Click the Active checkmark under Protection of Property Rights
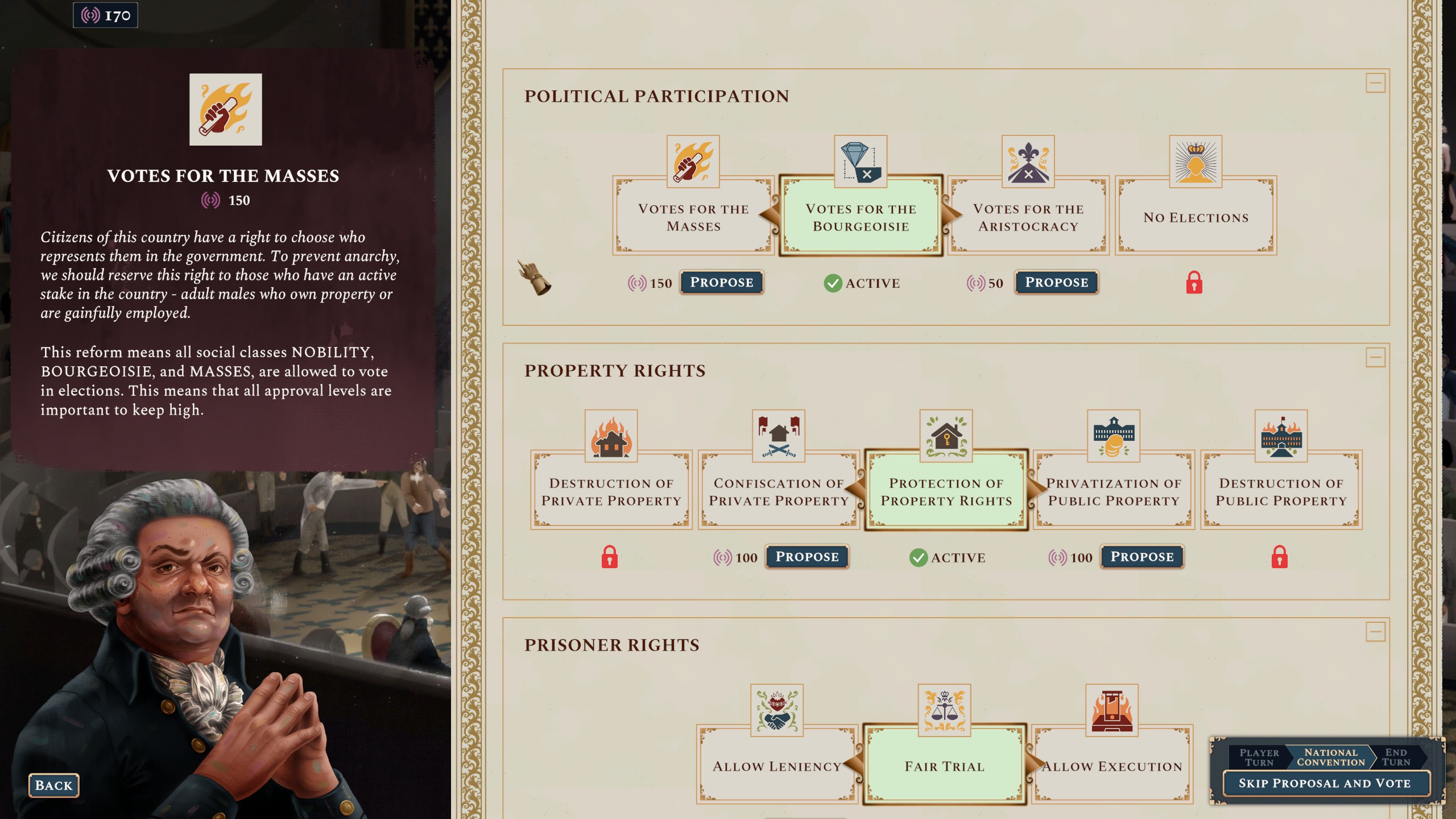Image resolution: width=1456 pixels, height=819 pixels. pyautogui.click(x=920, y=558)
